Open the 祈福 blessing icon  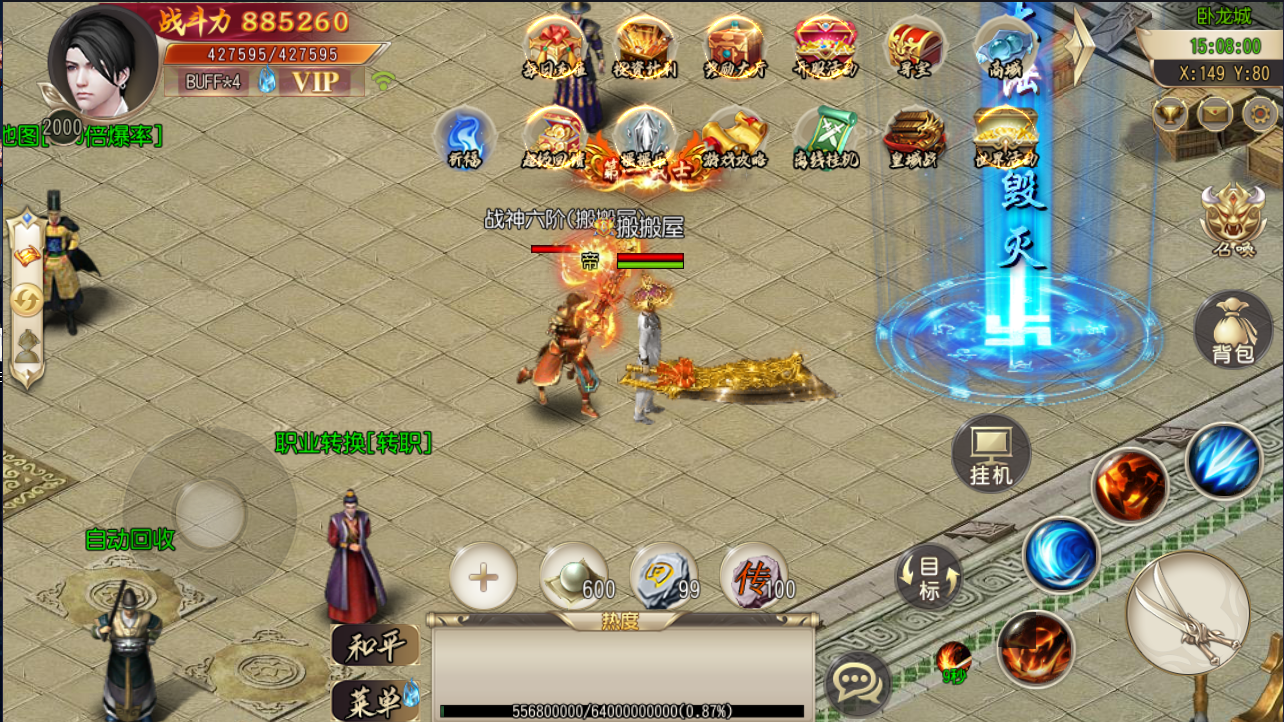click(465, 137)
